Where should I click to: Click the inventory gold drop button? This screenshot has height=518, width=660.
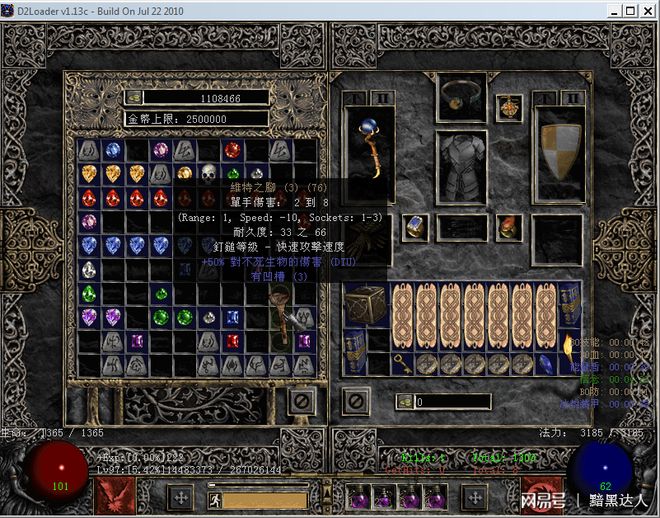coord(405,401)
